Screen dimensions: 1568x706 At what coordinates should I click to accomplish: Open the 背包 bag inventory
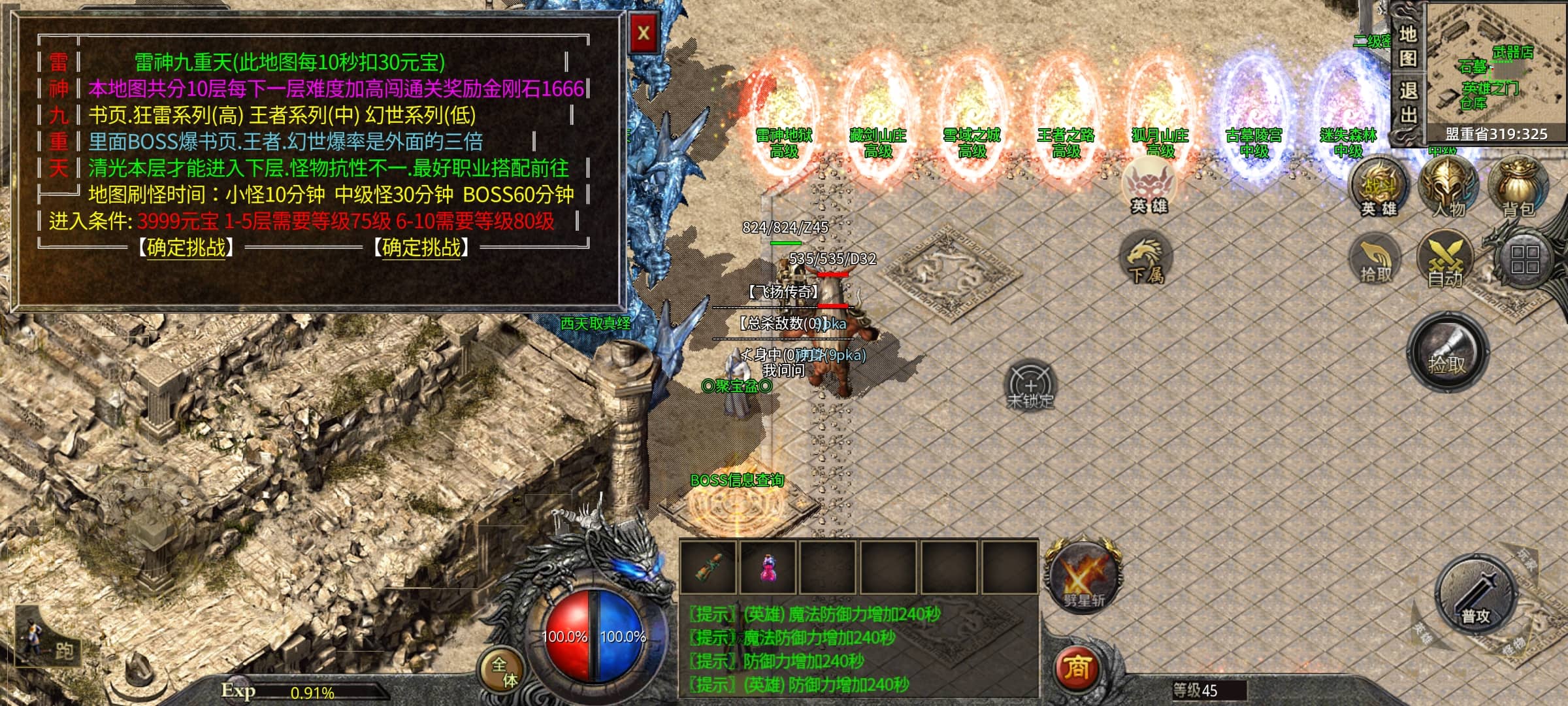pos(1518,185)
